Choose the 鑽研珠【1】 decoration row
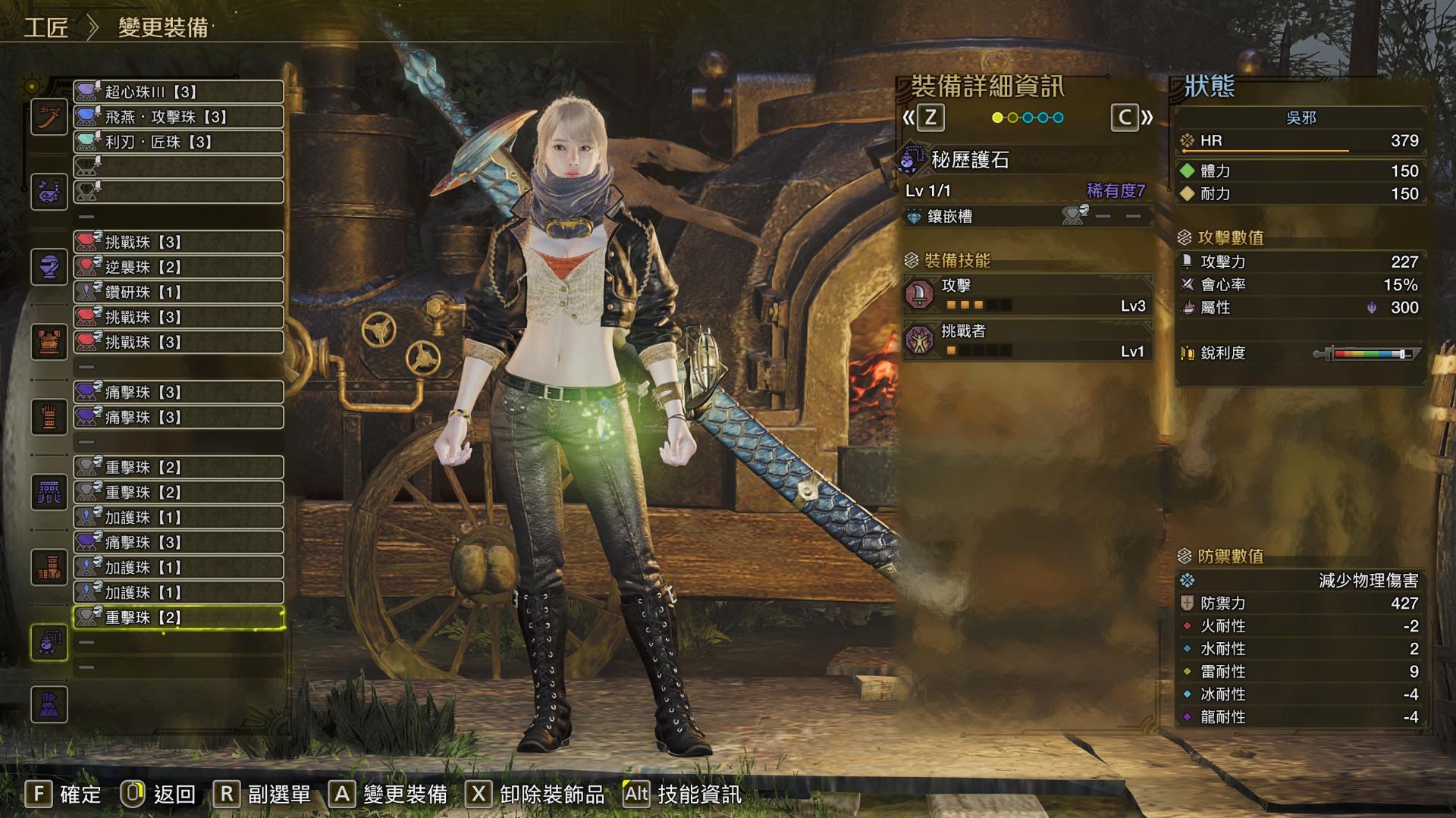This screenshot has height=818, width=1456. [x=178, y=292]
